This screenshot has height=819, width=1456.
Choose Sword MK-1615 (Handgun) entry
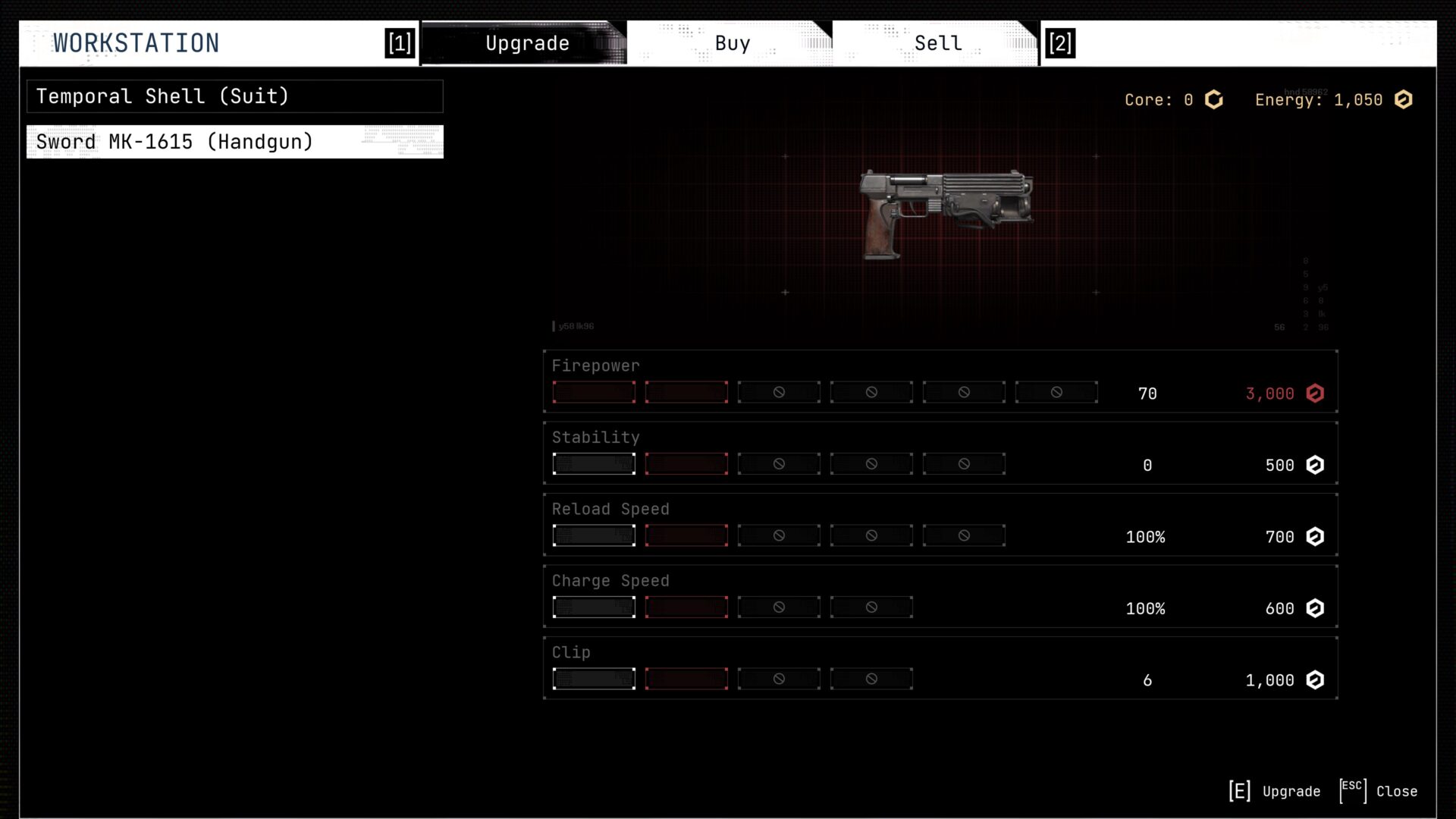click(x=234, y=142)
